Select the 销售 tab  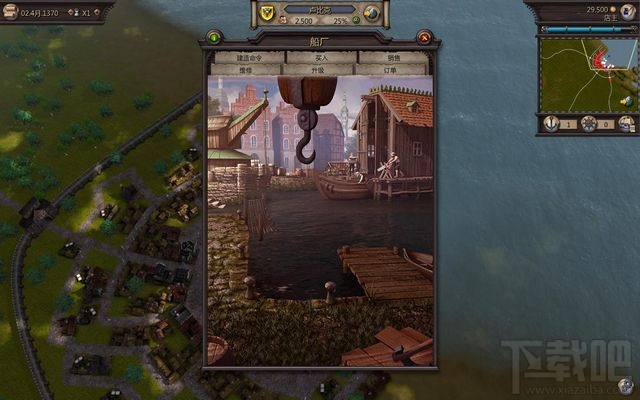tap(393, 58)
